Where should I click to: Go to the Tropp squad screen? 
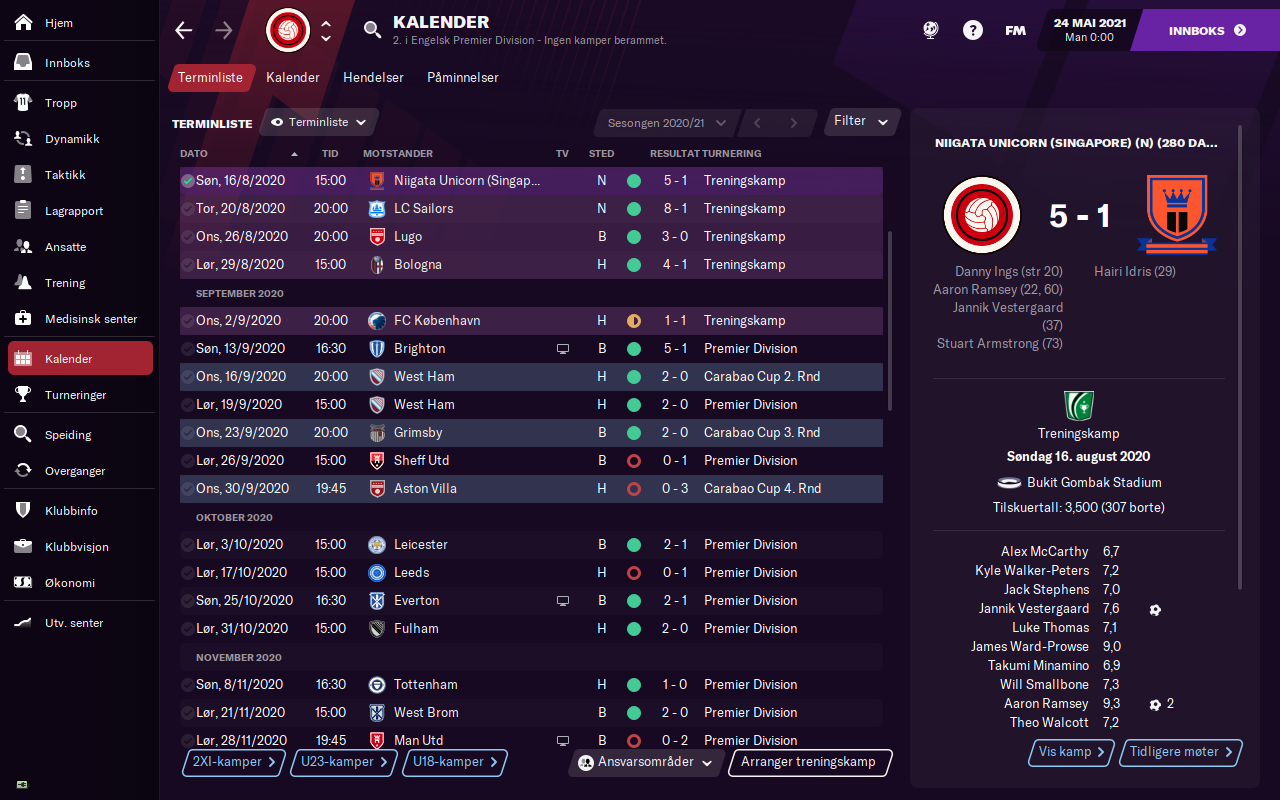click(x=60, y=103)
